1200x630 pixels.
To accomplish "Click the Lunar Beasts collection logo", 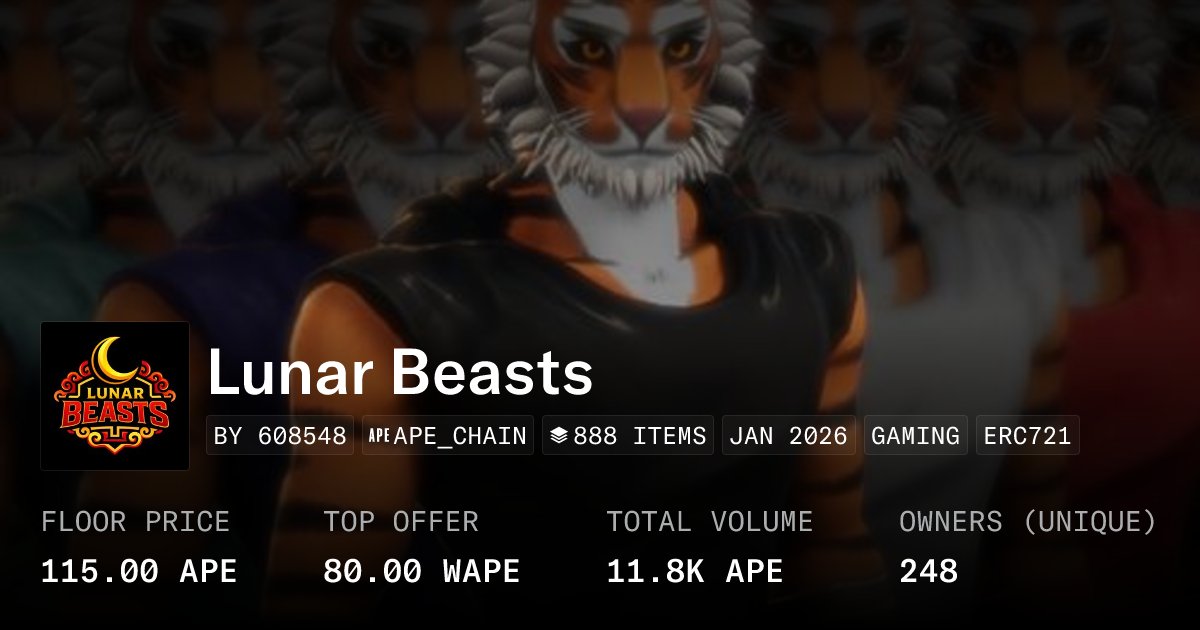I will pyautogui.click(x=115, y=396).
